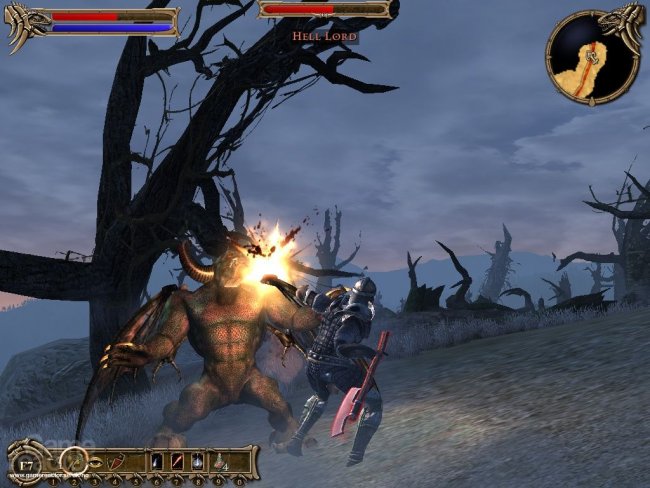Screen dimensions: 650x488
Task: Select the ring-highlighted green hotbar item
Action: tap(73, 461)
